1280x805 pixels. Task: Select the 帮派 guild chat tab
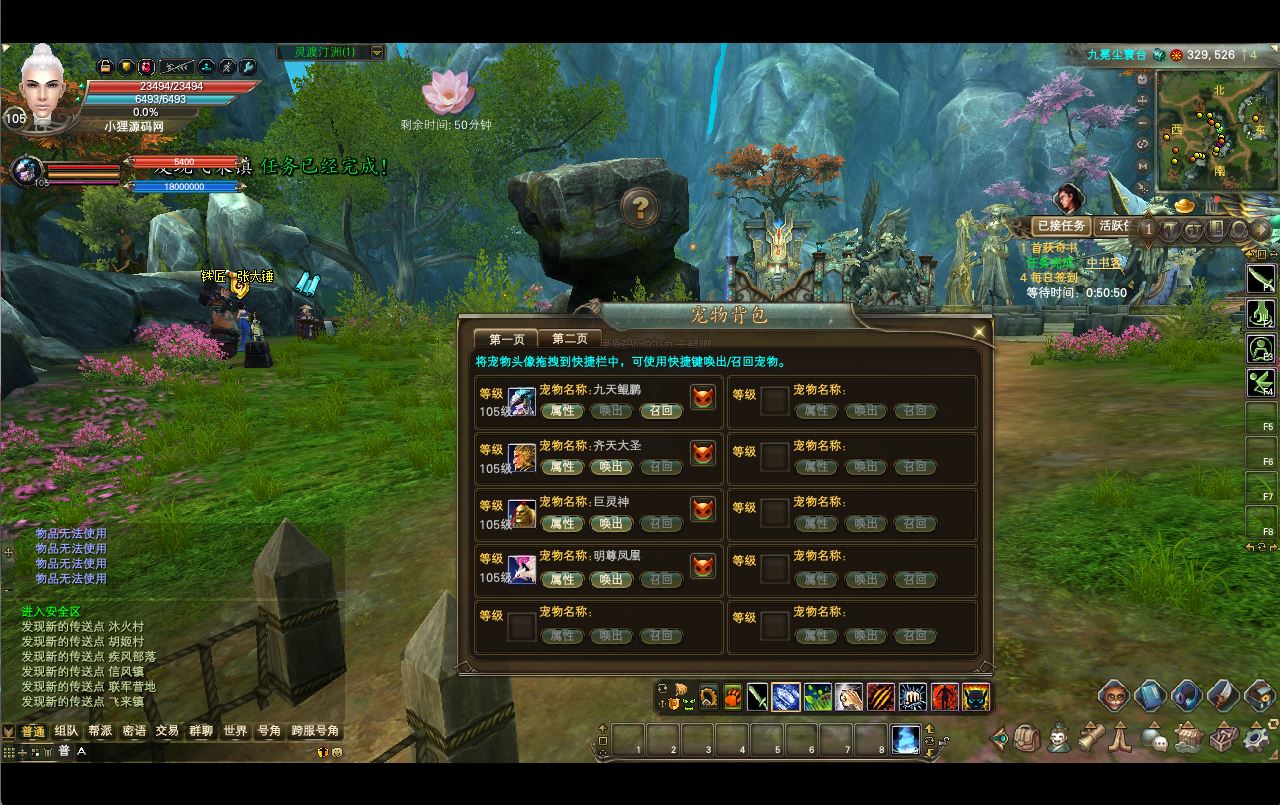(x=100, y=731)
